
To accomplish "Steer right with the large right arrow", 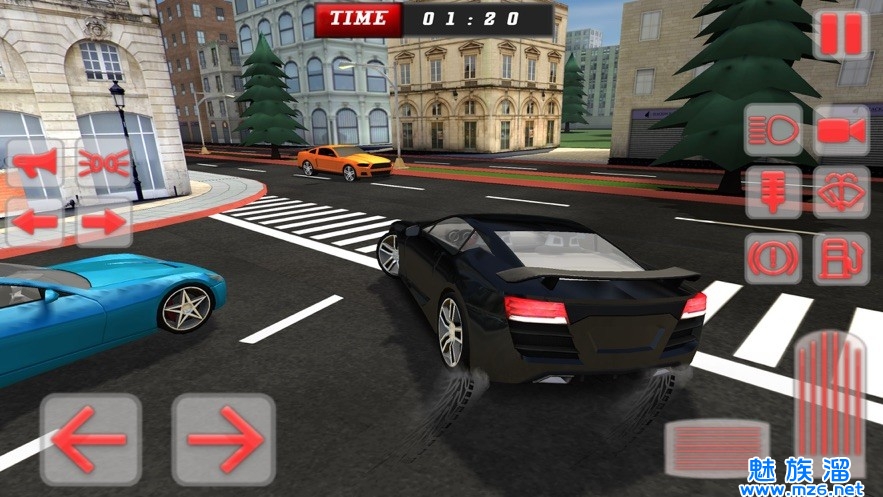I will click(x=223, y=439).
